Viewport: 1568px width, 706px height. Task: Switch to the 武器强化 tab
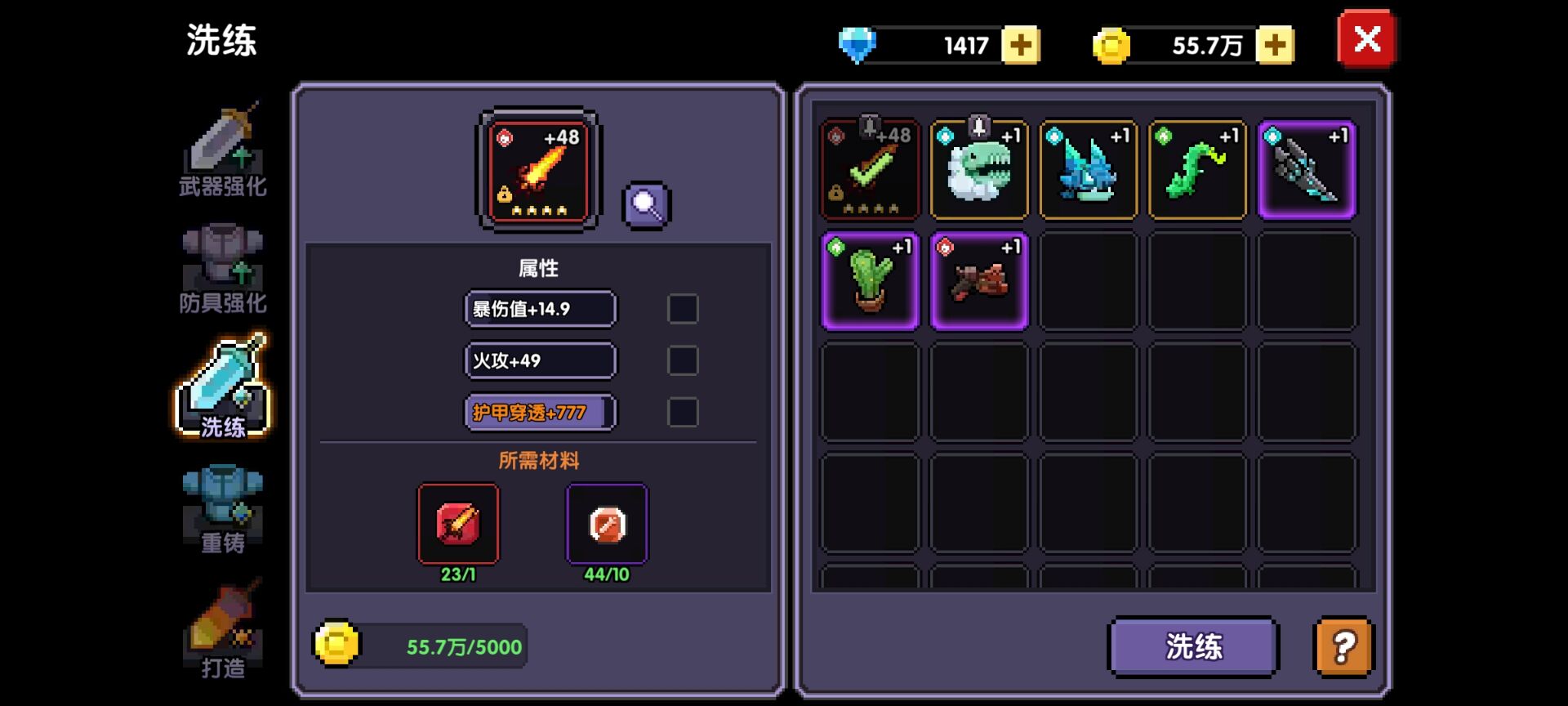(x=223, y=152)
